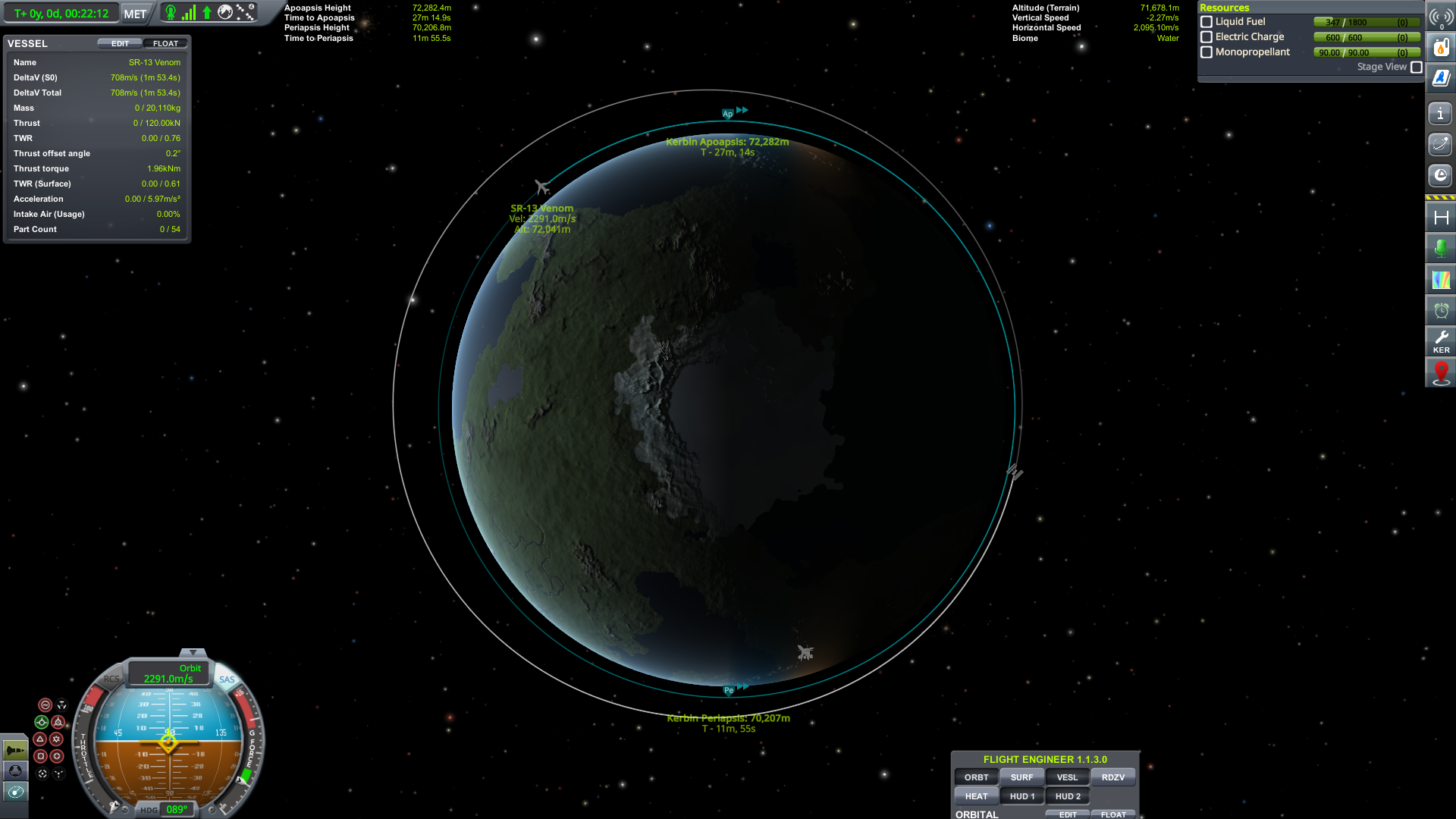
Task: Open the KER wrench toolbar button
Action: click(1441, 341)
